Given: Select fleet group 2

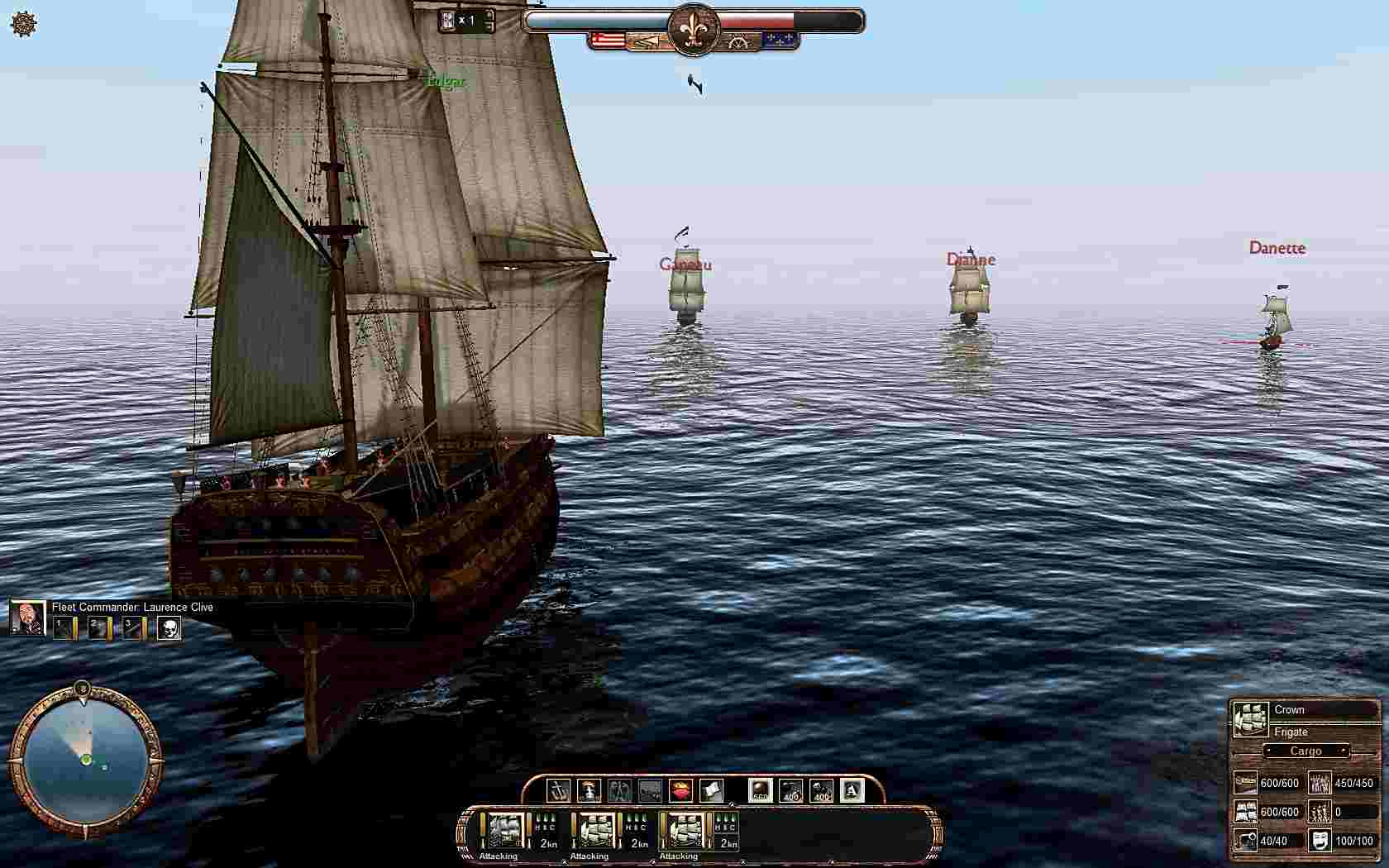Looking at the screenshot, I should coord(98,628).
